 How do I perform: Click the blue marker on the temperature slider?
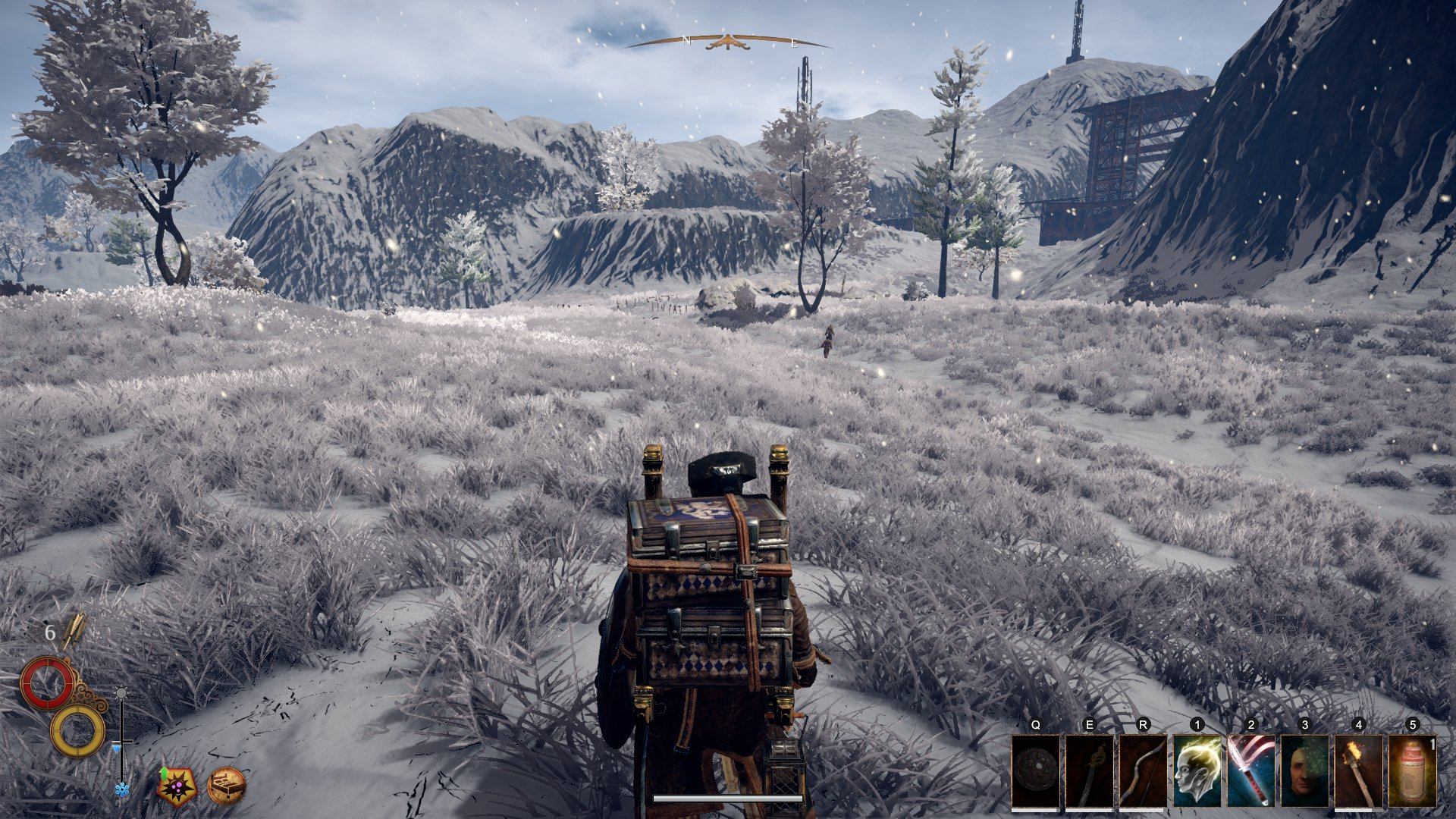[x=117, y=748]
